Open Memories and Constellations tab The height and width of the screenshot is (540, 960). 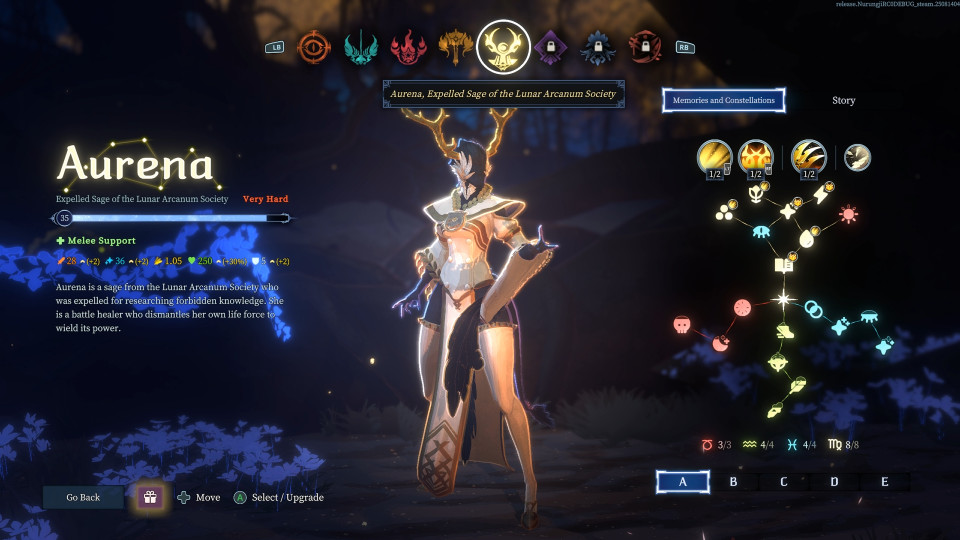[723, 100]
